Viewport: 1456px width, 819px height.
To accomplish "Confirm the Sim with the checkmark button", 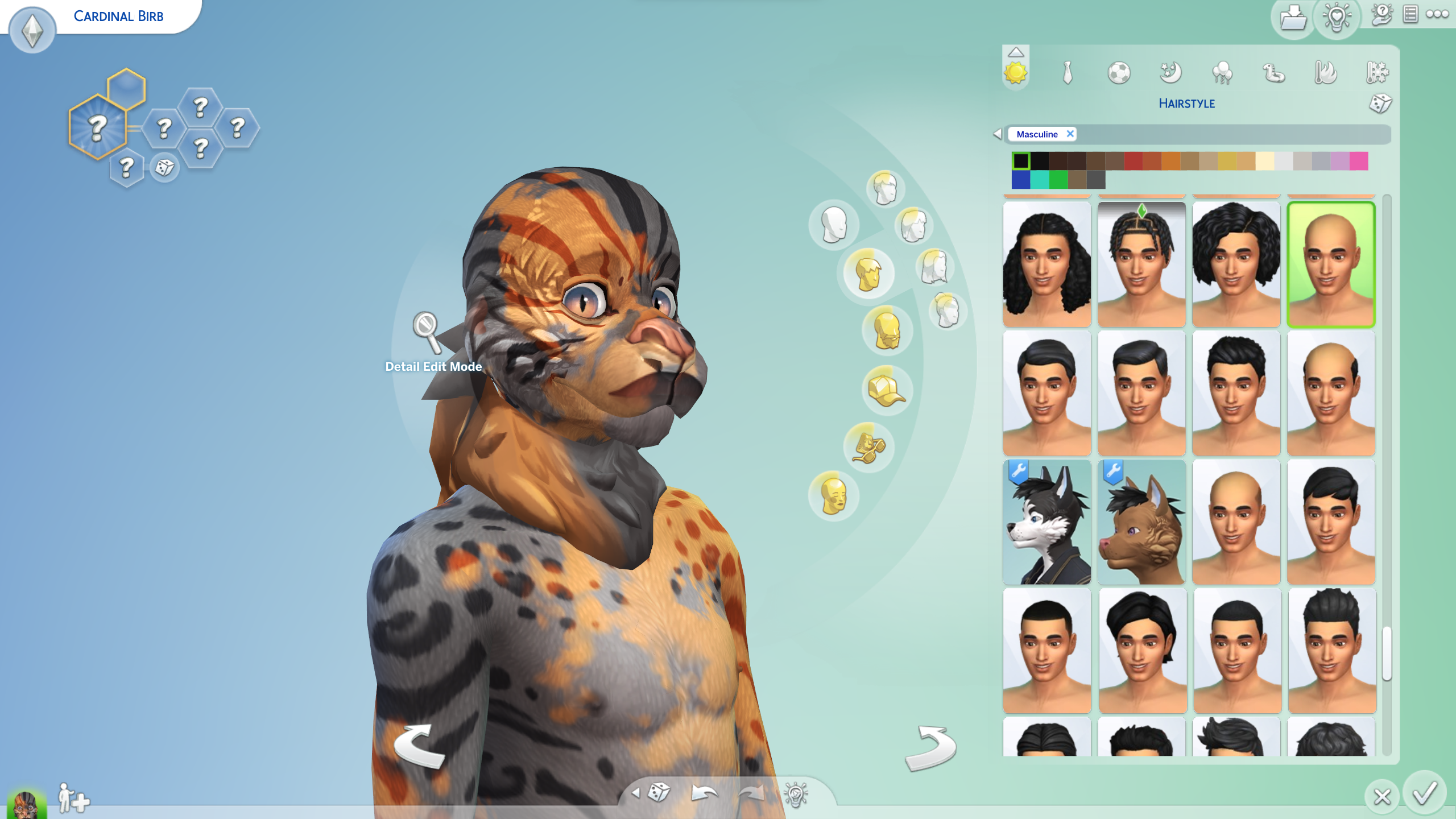I will pyautogui.click(x=1426, y=796).
